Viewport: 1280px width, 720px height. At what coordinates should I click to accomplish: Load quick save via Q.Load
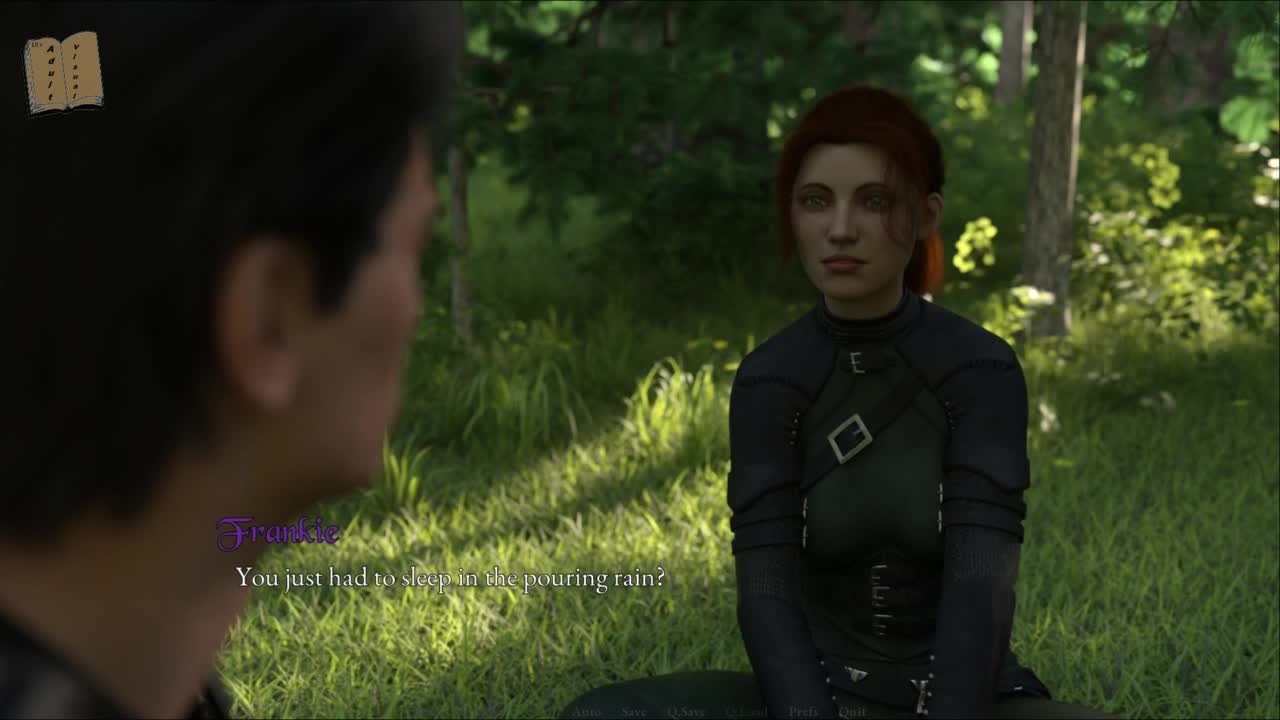point(746,712)
